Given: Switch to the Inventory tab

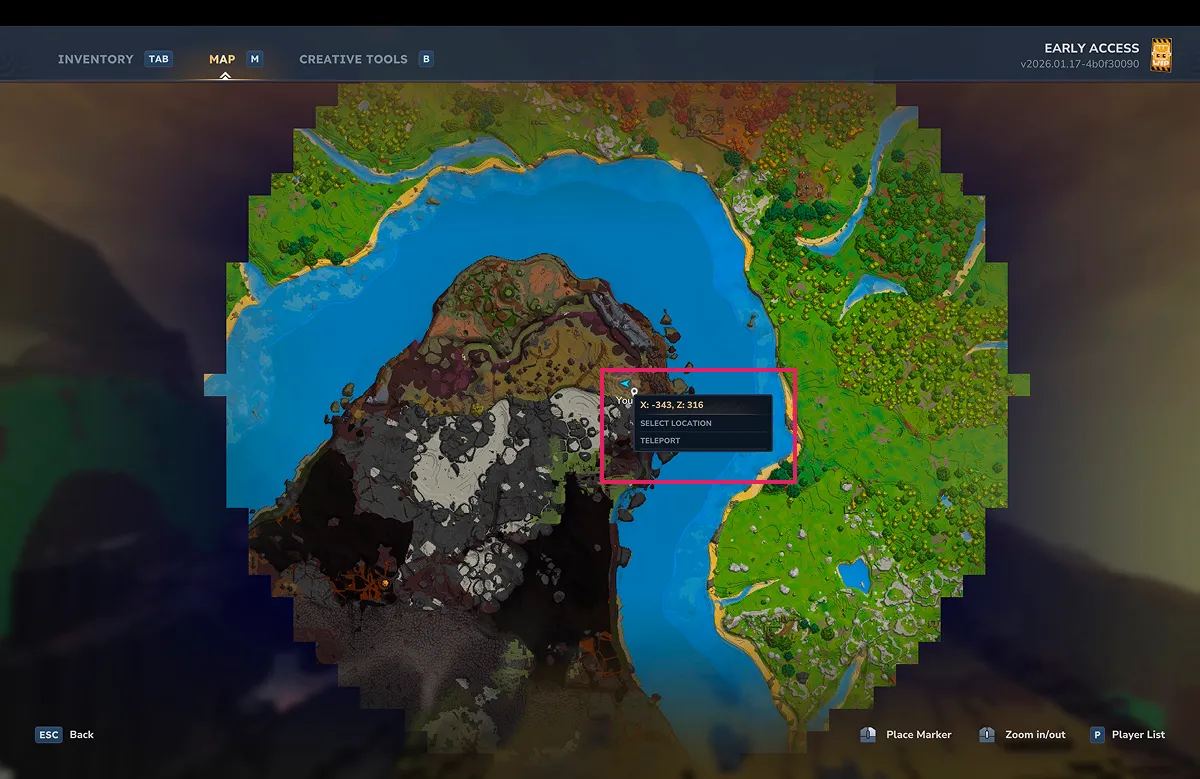Looking at the screenshot, I should click(95, 59).
